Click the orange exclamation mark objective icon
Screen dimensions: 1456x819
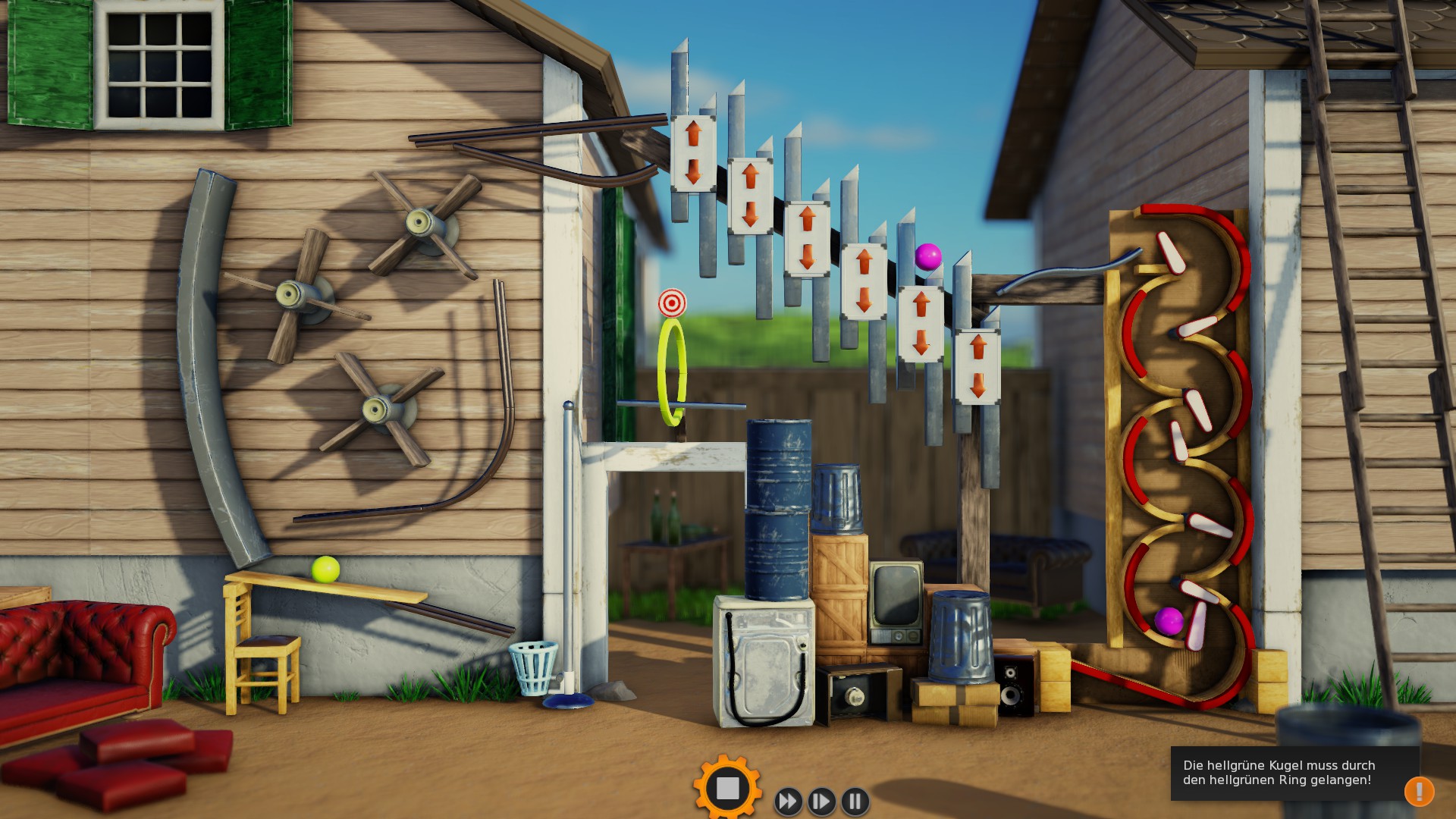click(1418, 792)
